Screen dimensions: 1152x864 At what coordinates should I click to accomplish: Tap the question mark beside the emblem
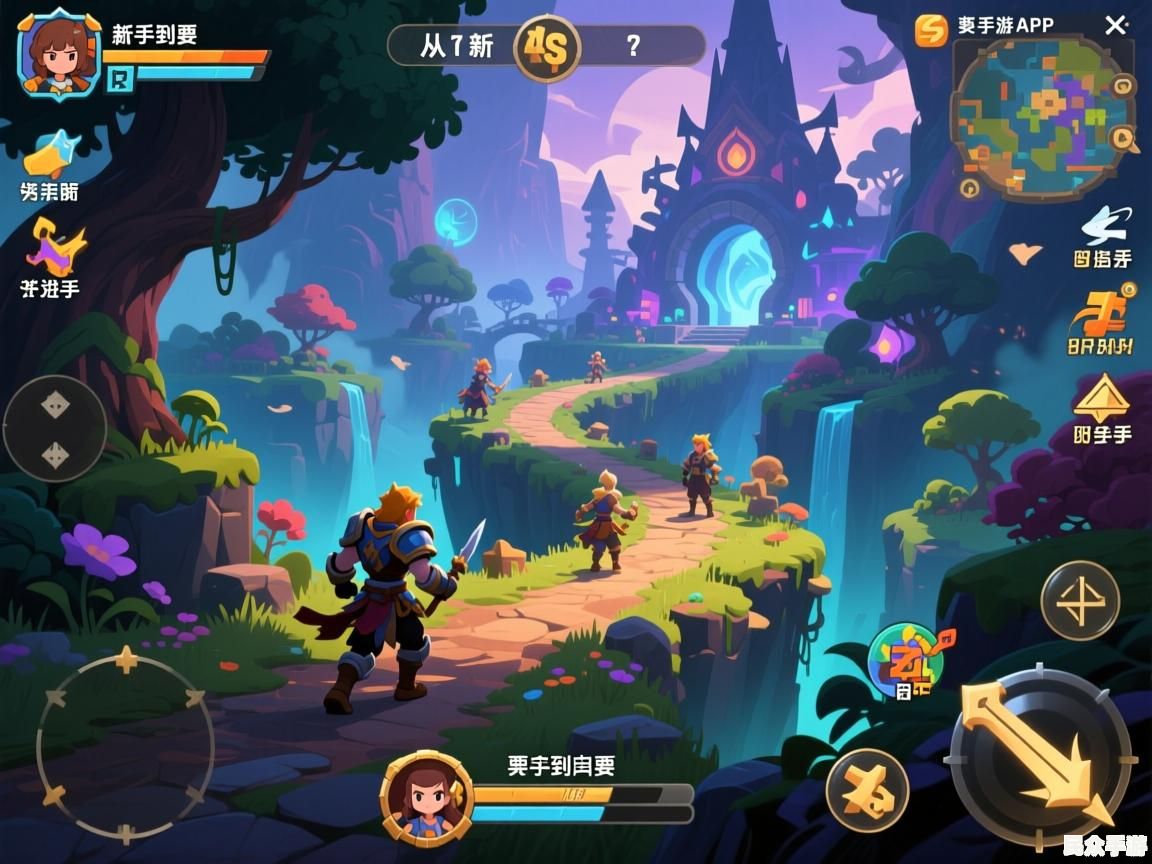coord(632,45)
